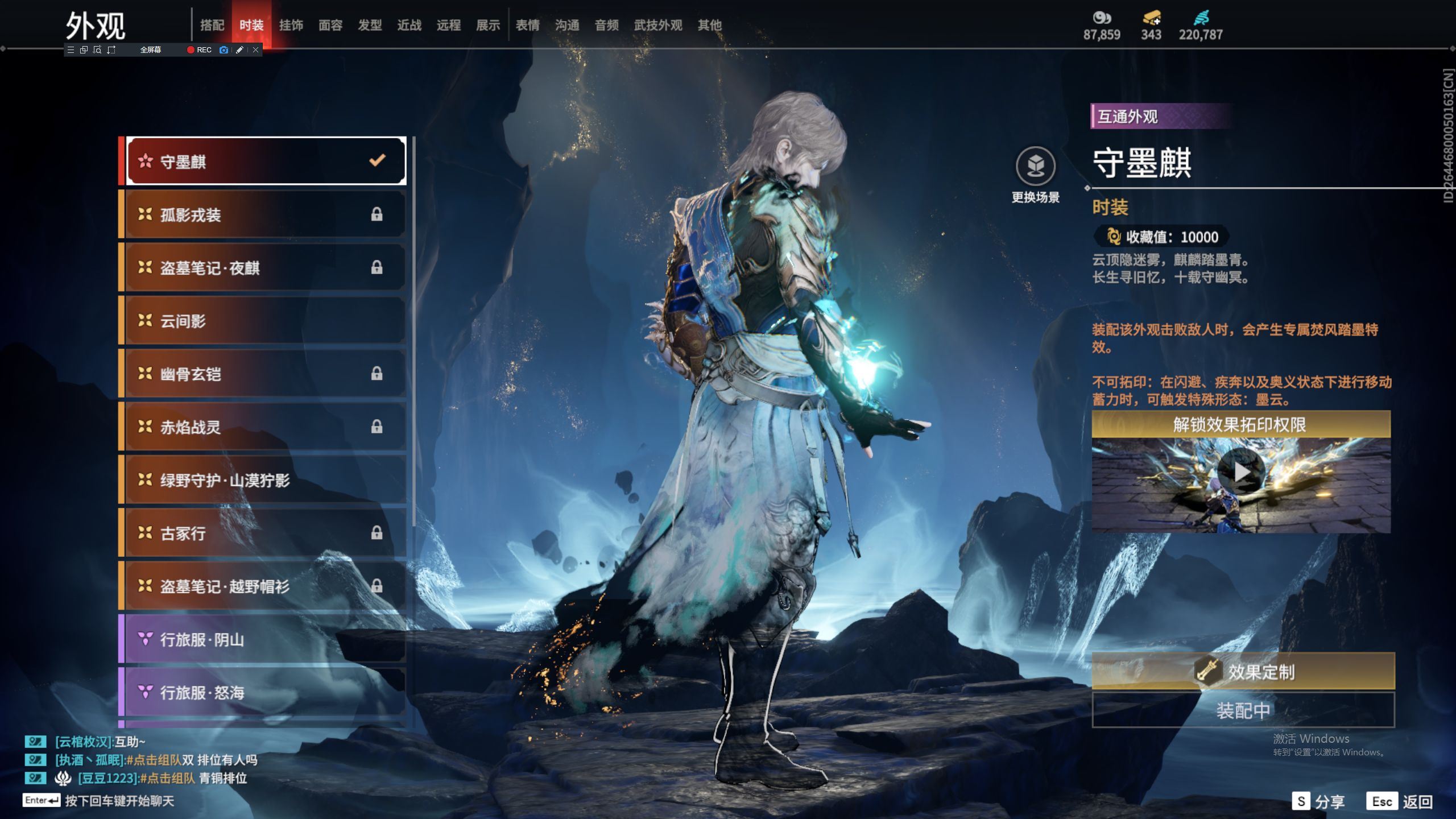This screenshot has height=819, width=1456.
Task: Open the 面容 tab
Action: click(x=330, y=25)
